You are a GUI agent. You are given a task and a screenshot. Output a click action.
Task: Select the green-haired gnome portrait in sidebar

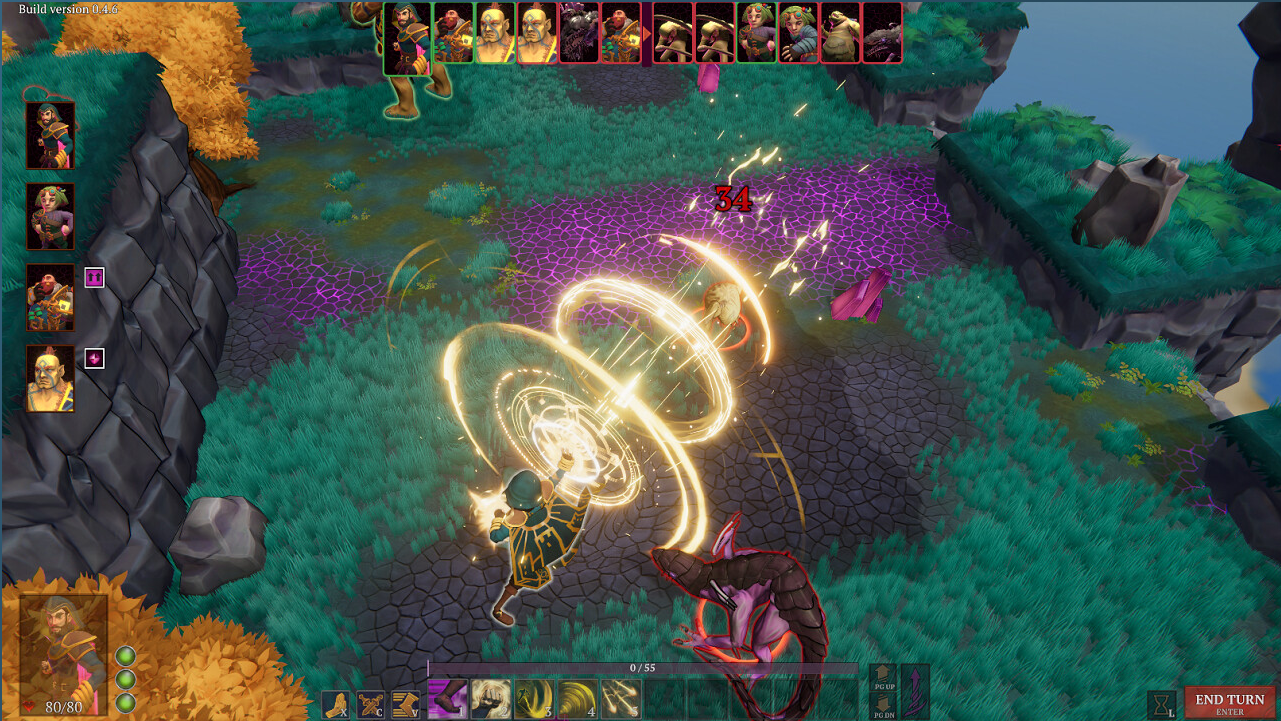[48, 218]
